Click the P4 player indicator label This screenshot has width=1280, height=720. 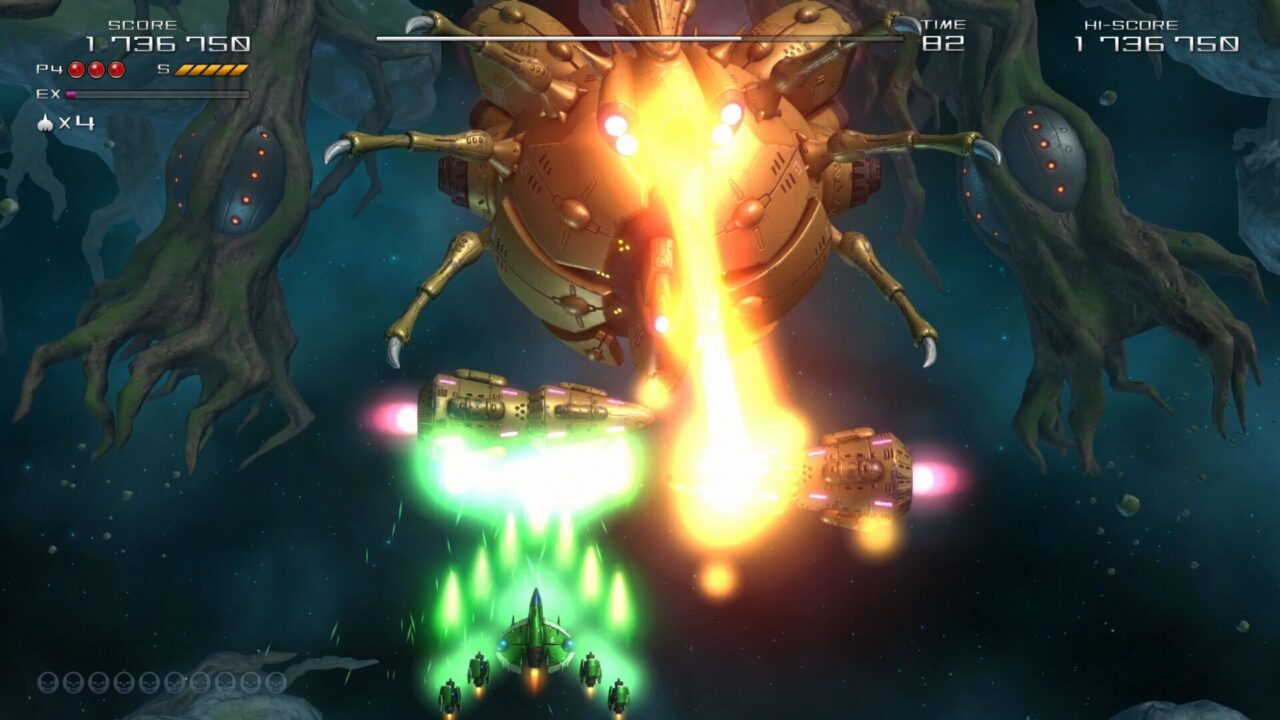point(49,70)
